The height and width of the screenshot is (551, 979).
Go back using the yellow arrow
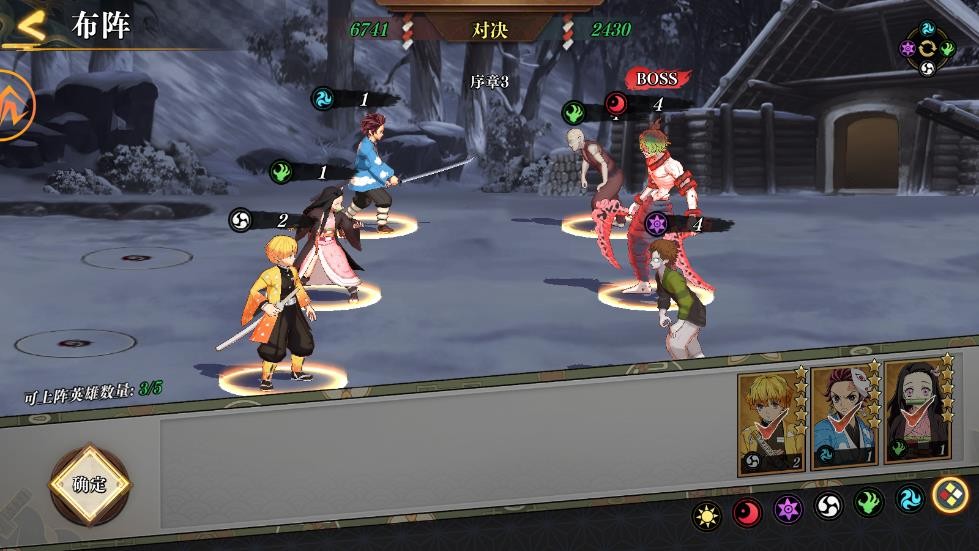[32, 27]
